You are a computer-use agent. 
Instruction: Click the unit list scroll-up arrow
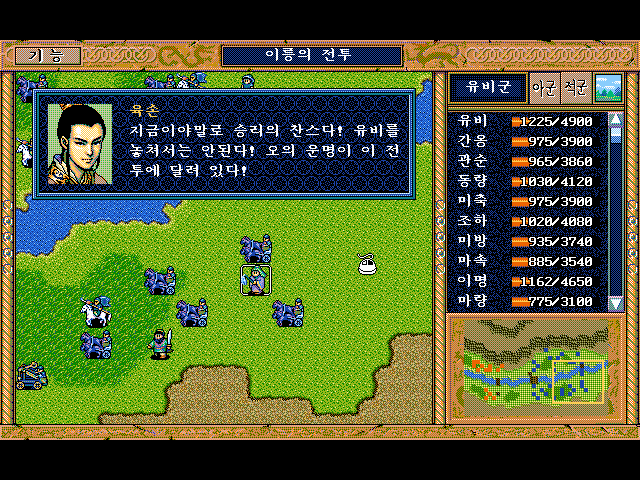click(x=616, y=120)
